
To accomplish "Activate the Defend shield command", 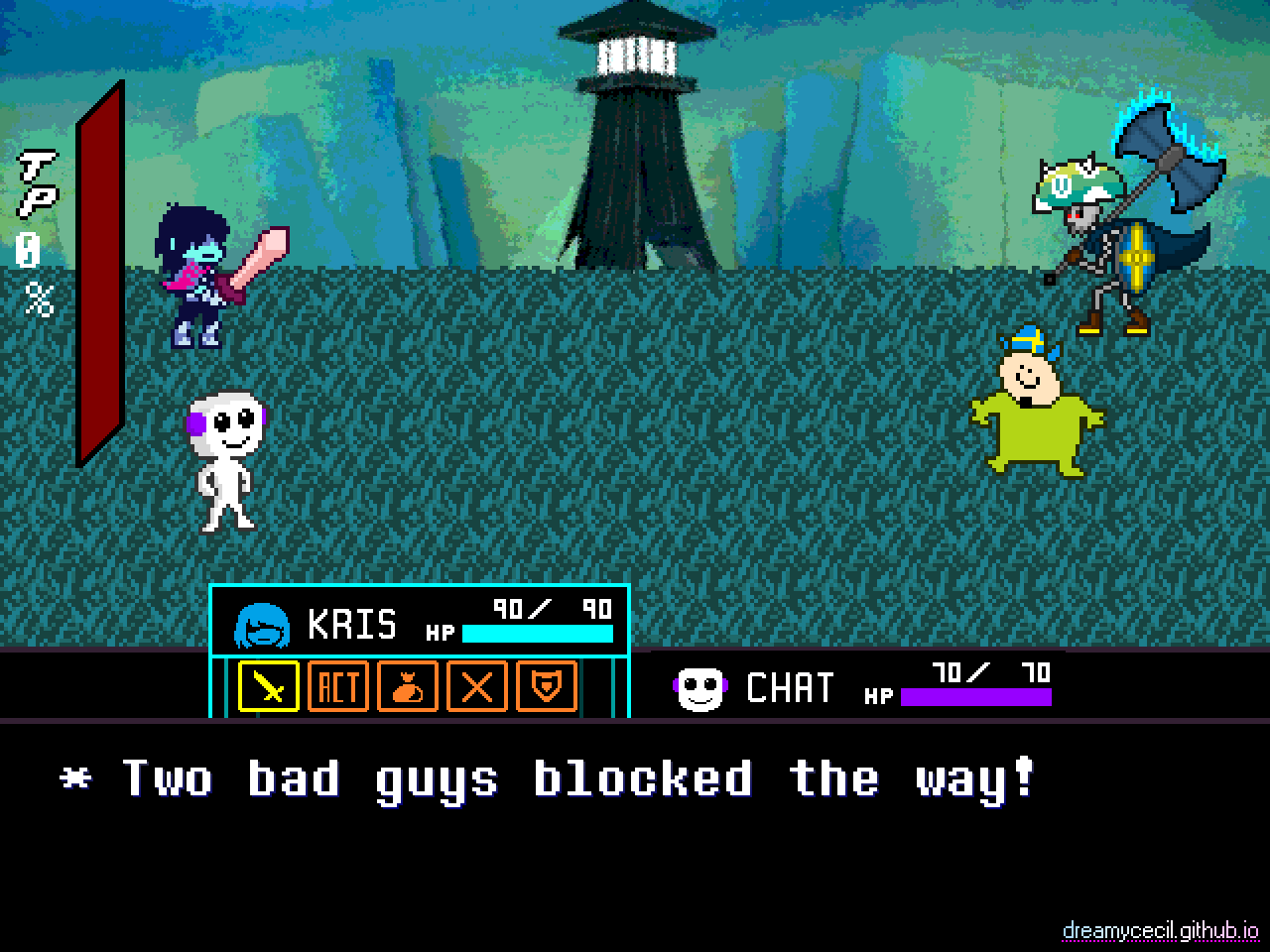I will [x=547, y=686].
